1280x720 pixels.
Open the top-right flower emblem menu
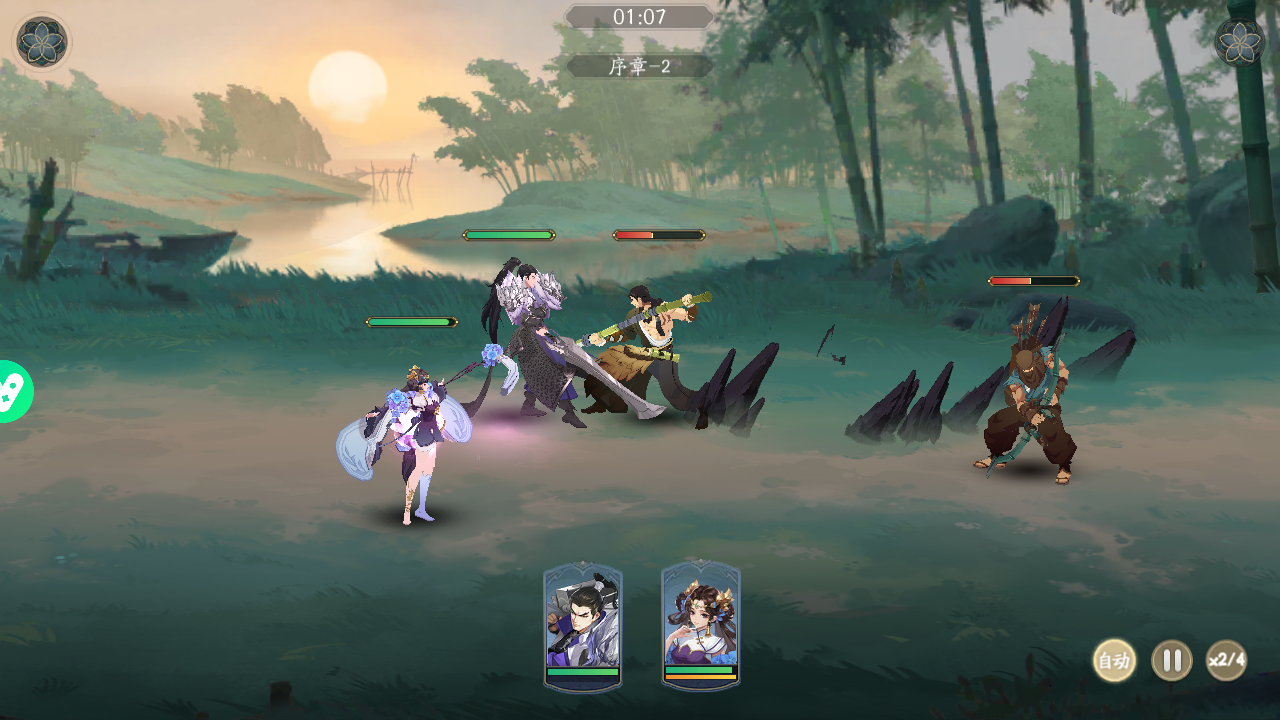point(1240,42)
